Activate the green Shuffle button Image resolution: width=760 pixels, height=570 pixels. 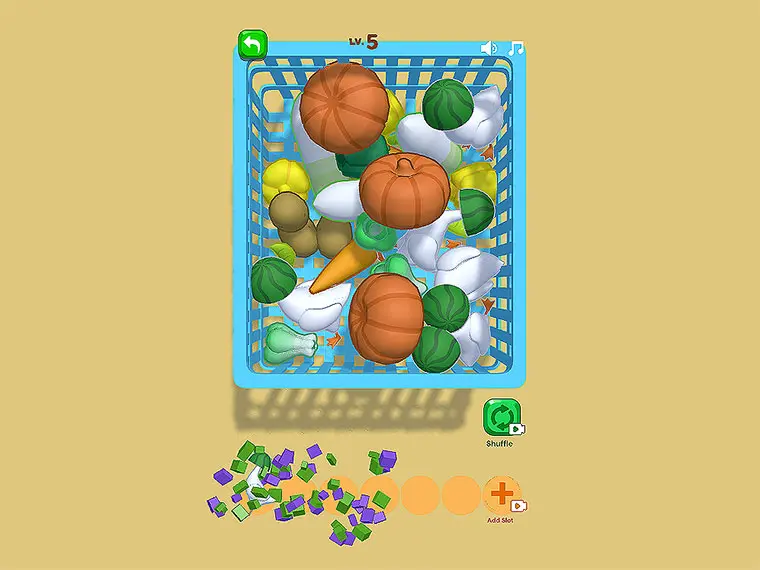(x=500, y=416)
